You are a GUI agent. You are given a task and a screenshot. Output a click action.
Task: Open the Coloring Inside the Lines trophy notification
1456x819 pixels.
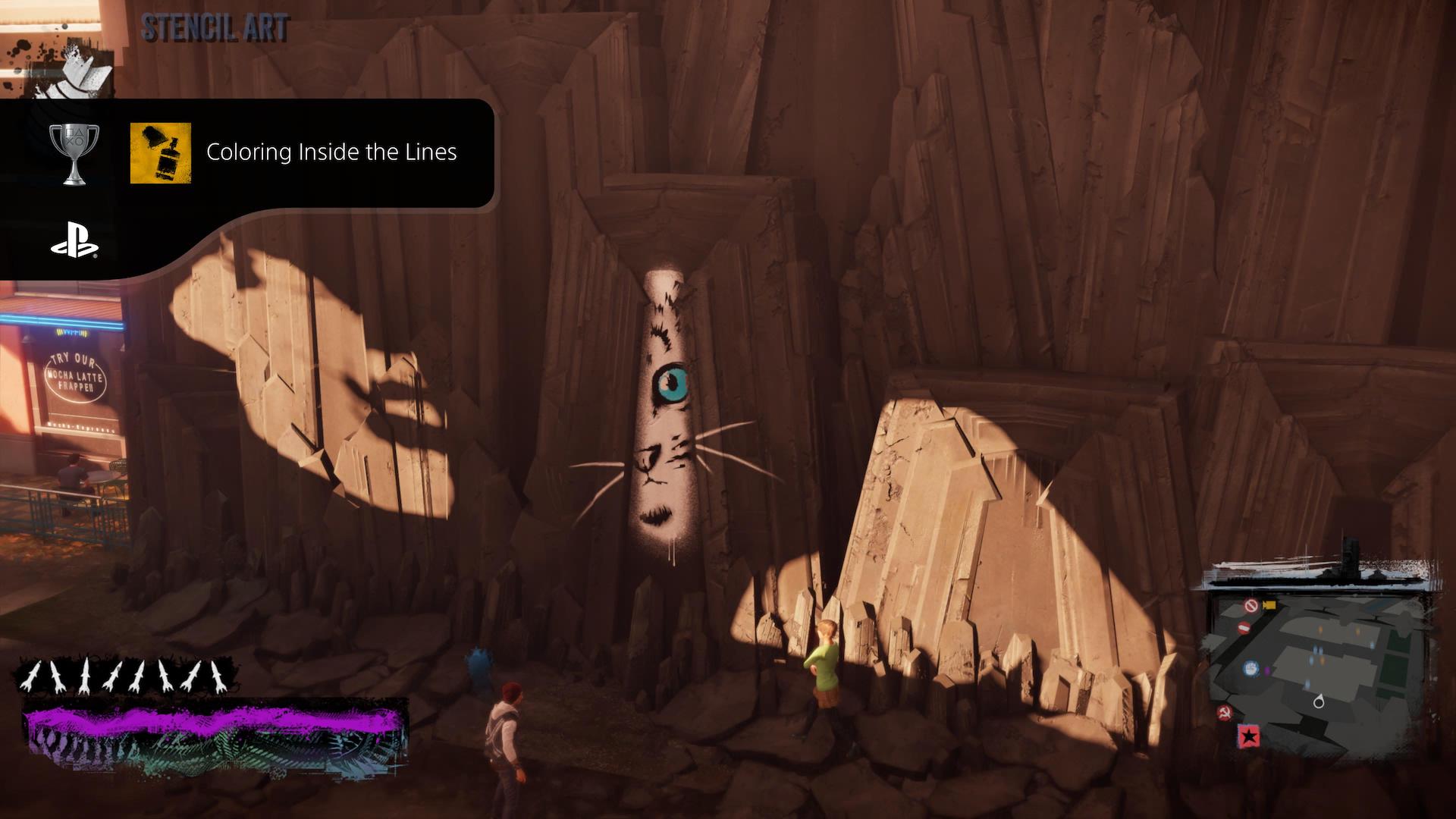[331, 152]
